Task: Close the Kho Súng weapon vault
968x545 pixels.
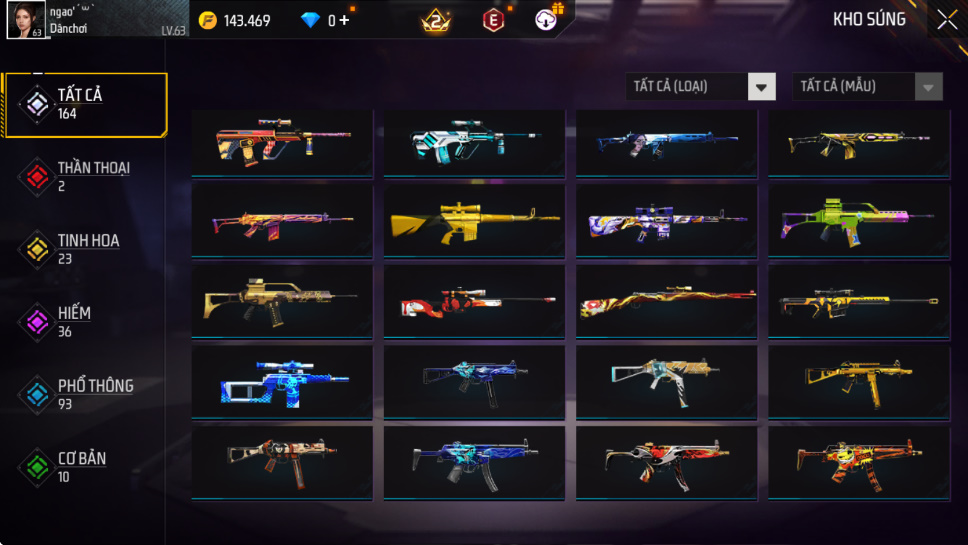Action: [x=946, y=19]
